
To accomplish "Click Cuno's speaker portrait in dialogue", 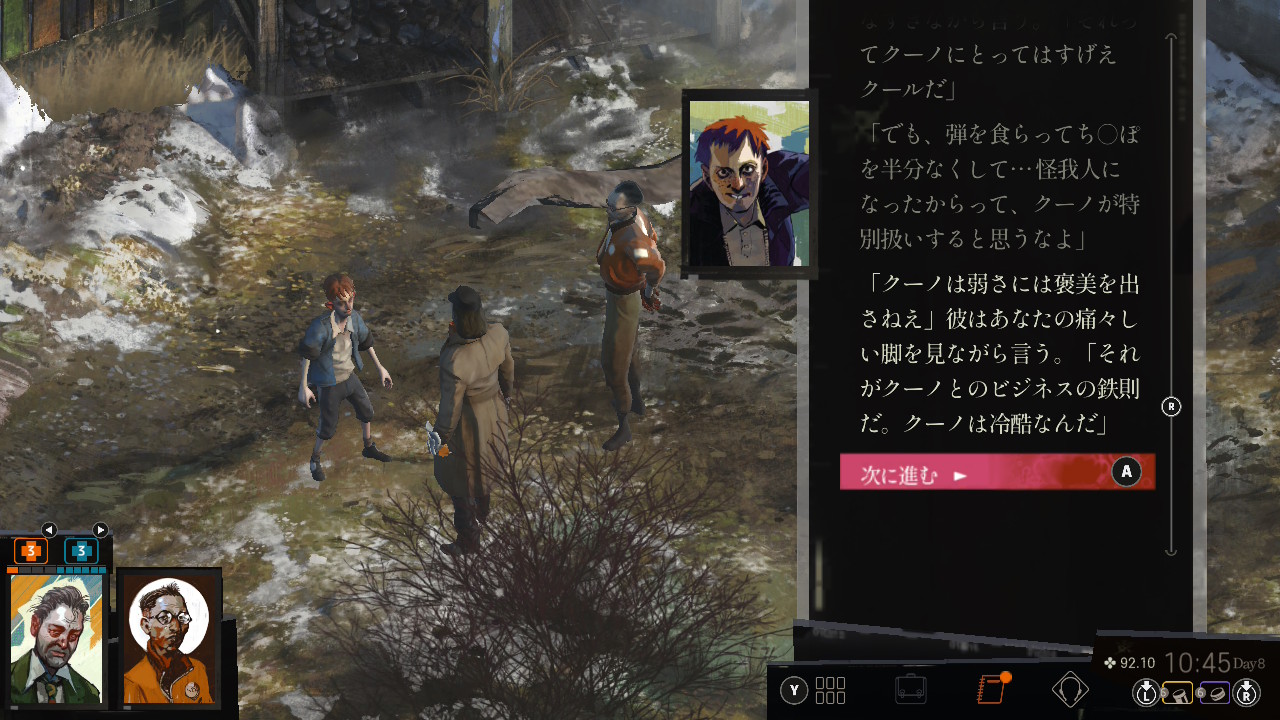I will point(749,183).
